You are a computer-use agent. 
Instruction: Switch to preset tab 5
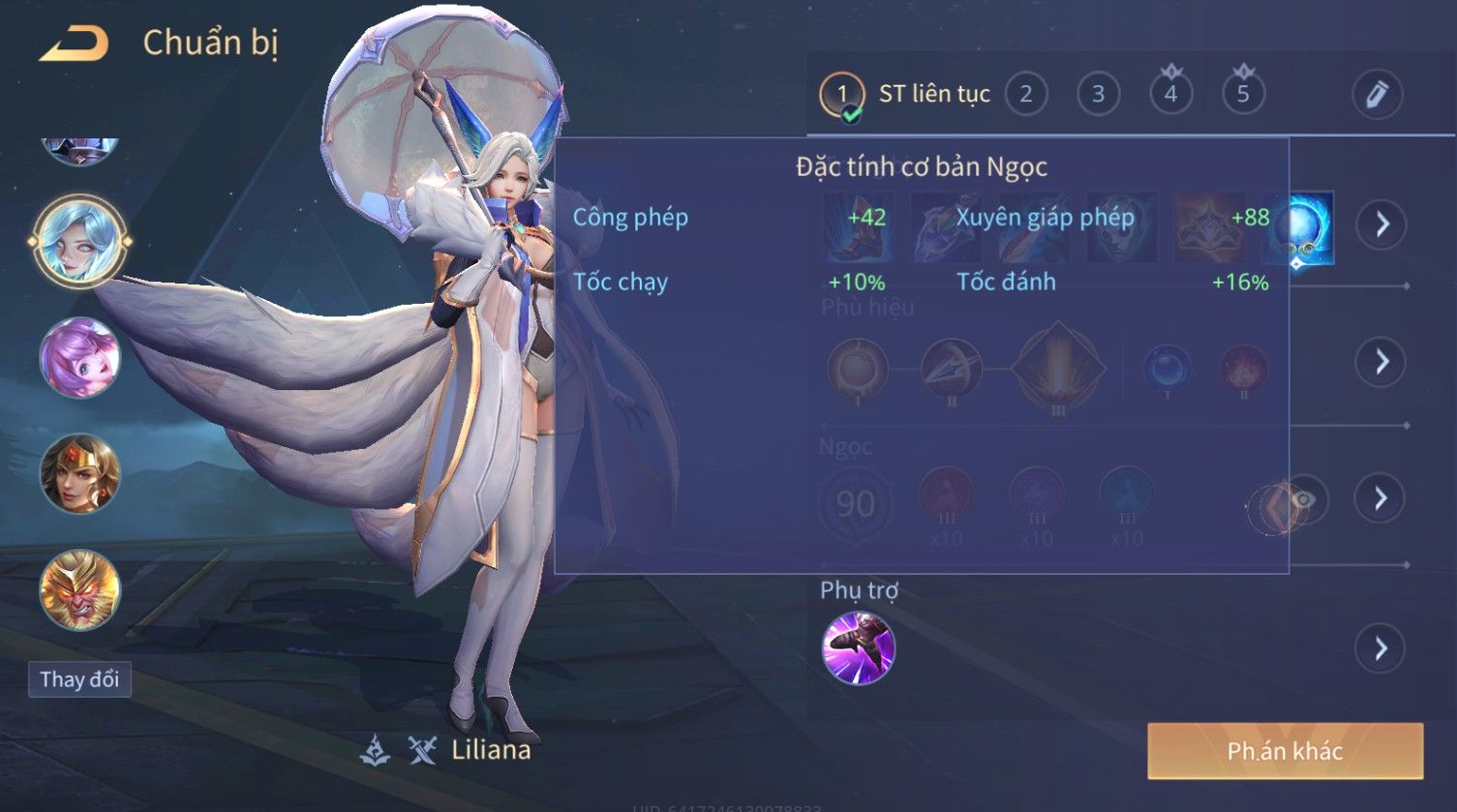pyautogui.click(x=1243, y=94)
